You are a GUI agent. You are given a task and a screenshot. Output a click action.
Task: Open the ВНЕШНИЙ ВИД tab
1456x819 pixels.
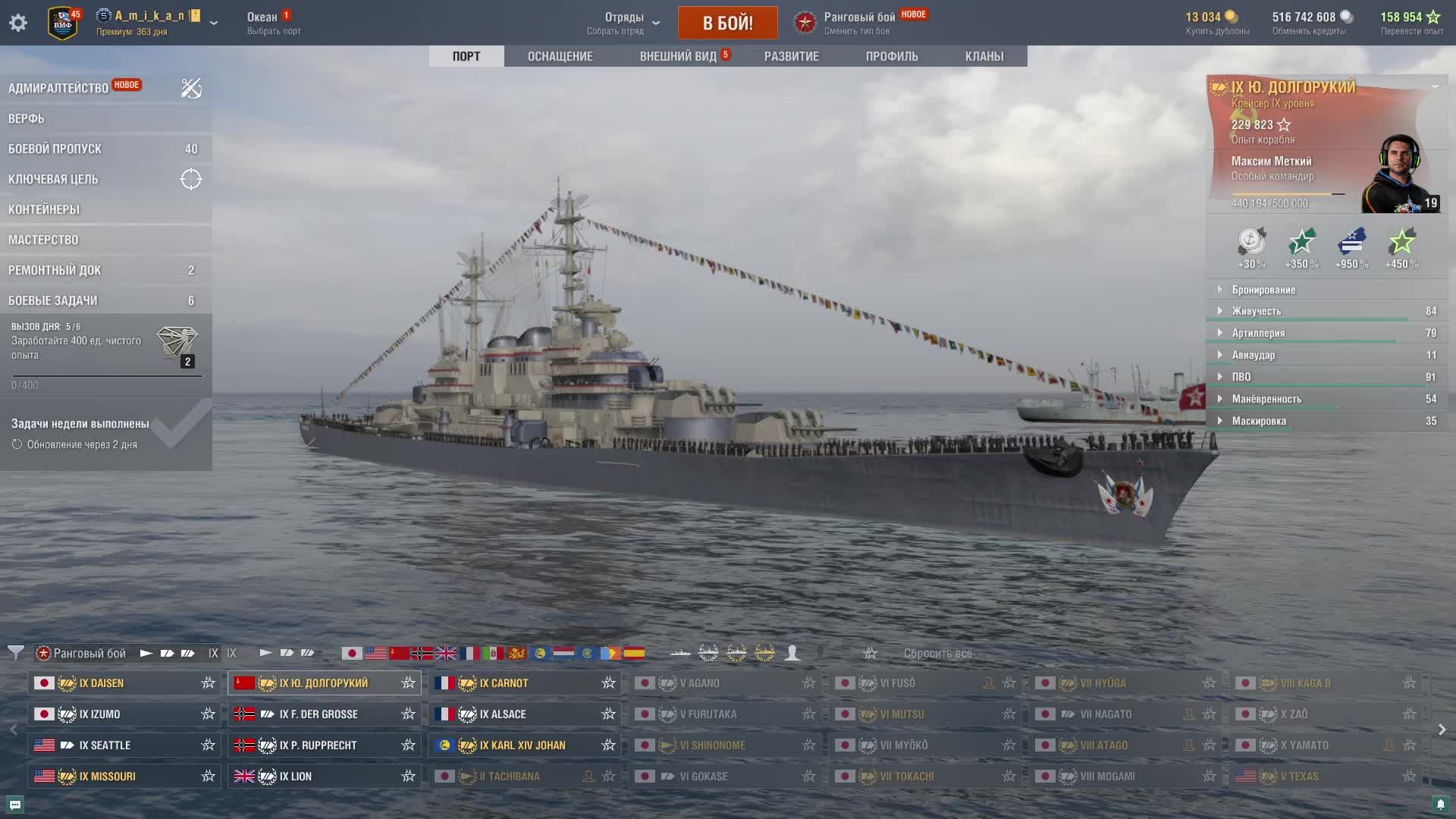[678, 56]
